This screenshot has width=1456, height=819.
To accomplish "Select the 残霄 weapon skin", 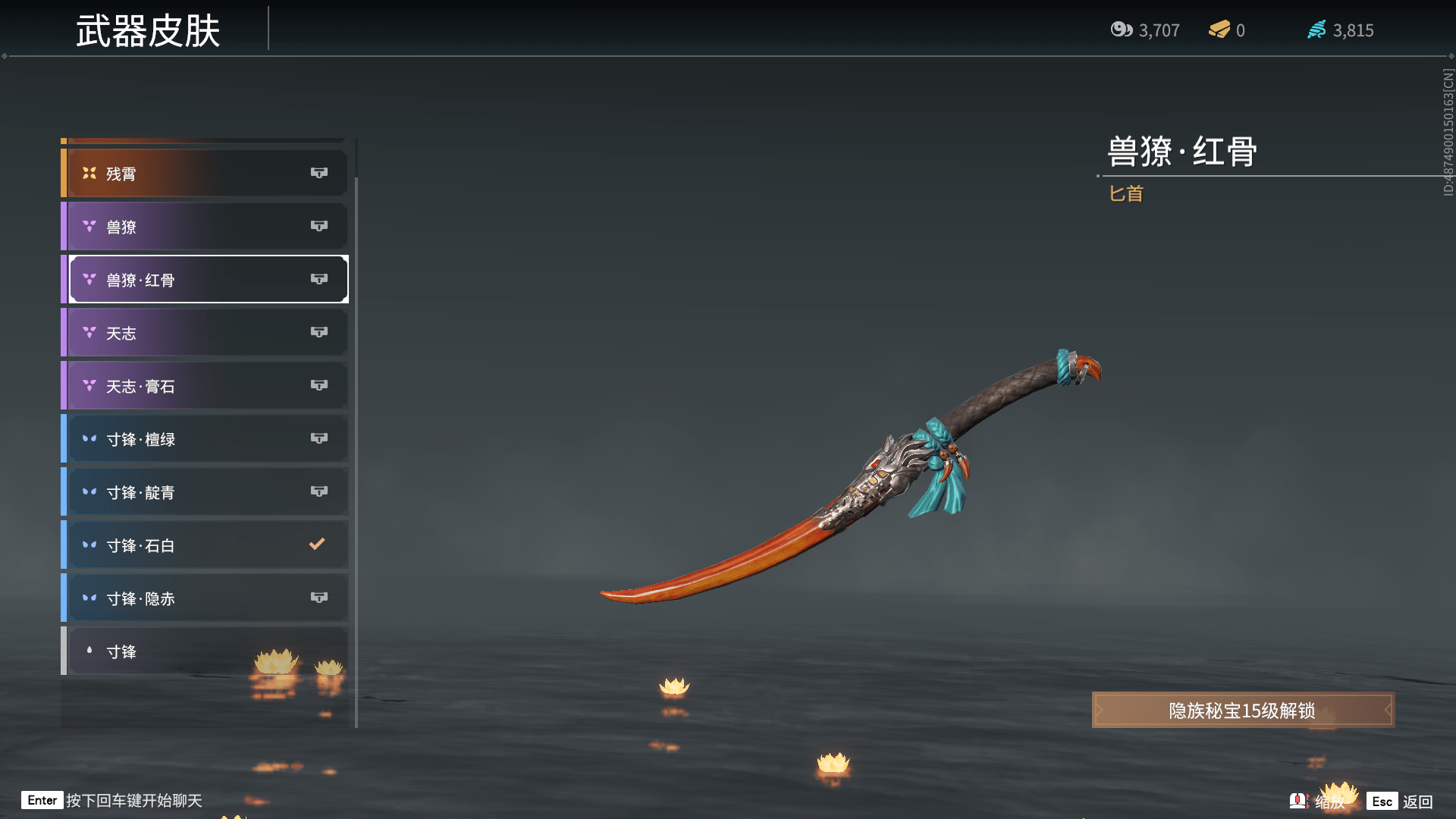I will 205,174.
